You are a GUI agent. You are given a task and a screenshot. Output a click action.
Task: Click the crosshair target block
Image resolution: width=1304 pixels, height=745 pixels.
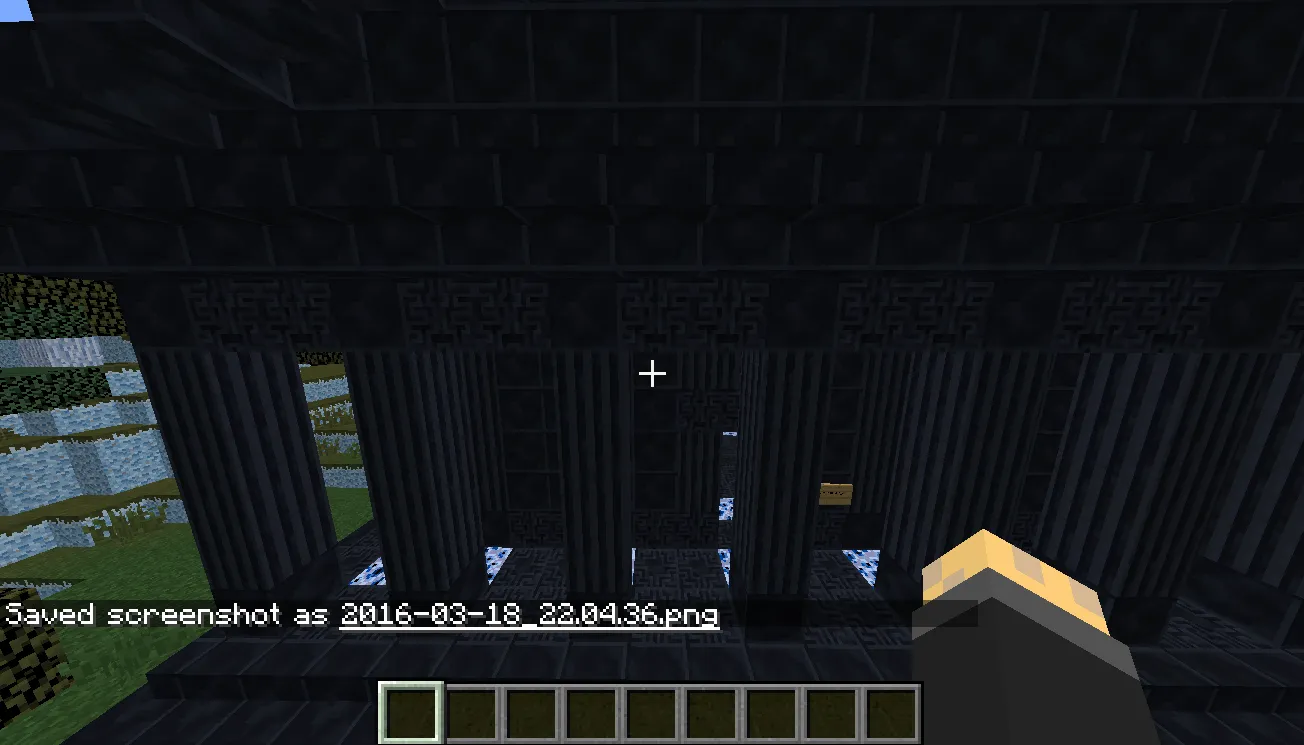click(652, 373)
